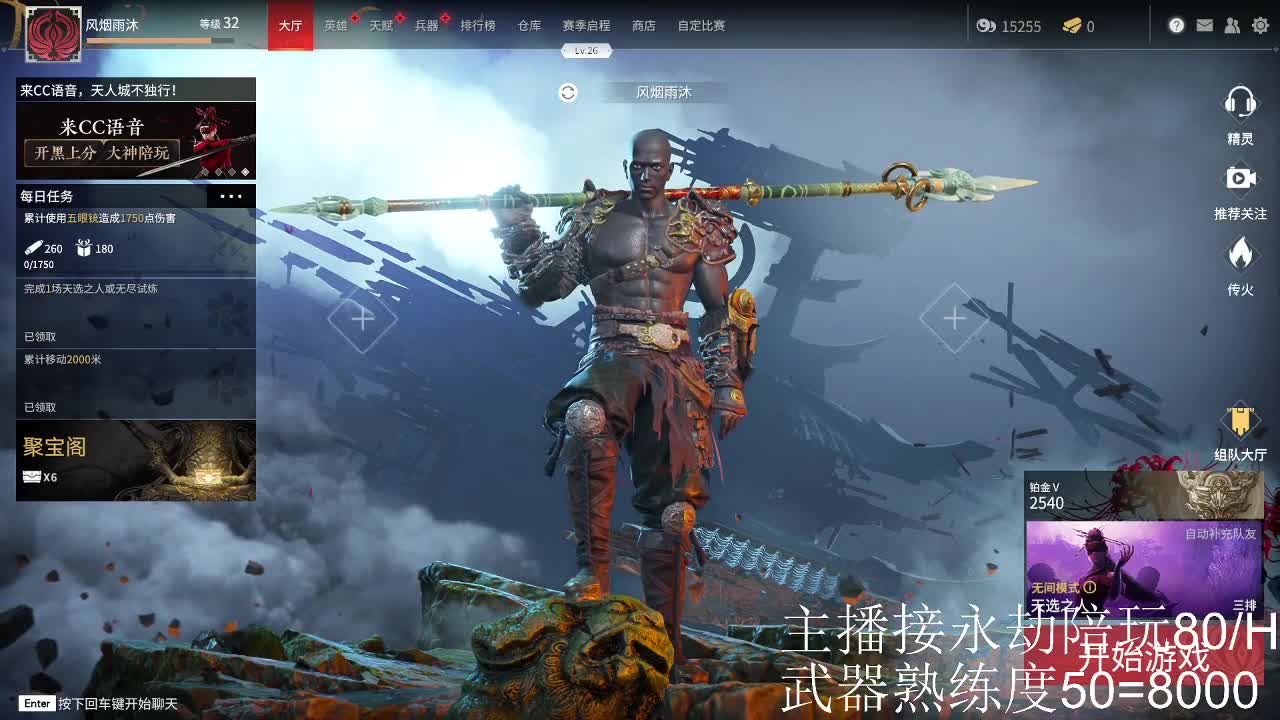Viewport: 1280px width, 720px height.
Task: Open the 精灵 headphones companion panel
Action: pos(1241,103)
